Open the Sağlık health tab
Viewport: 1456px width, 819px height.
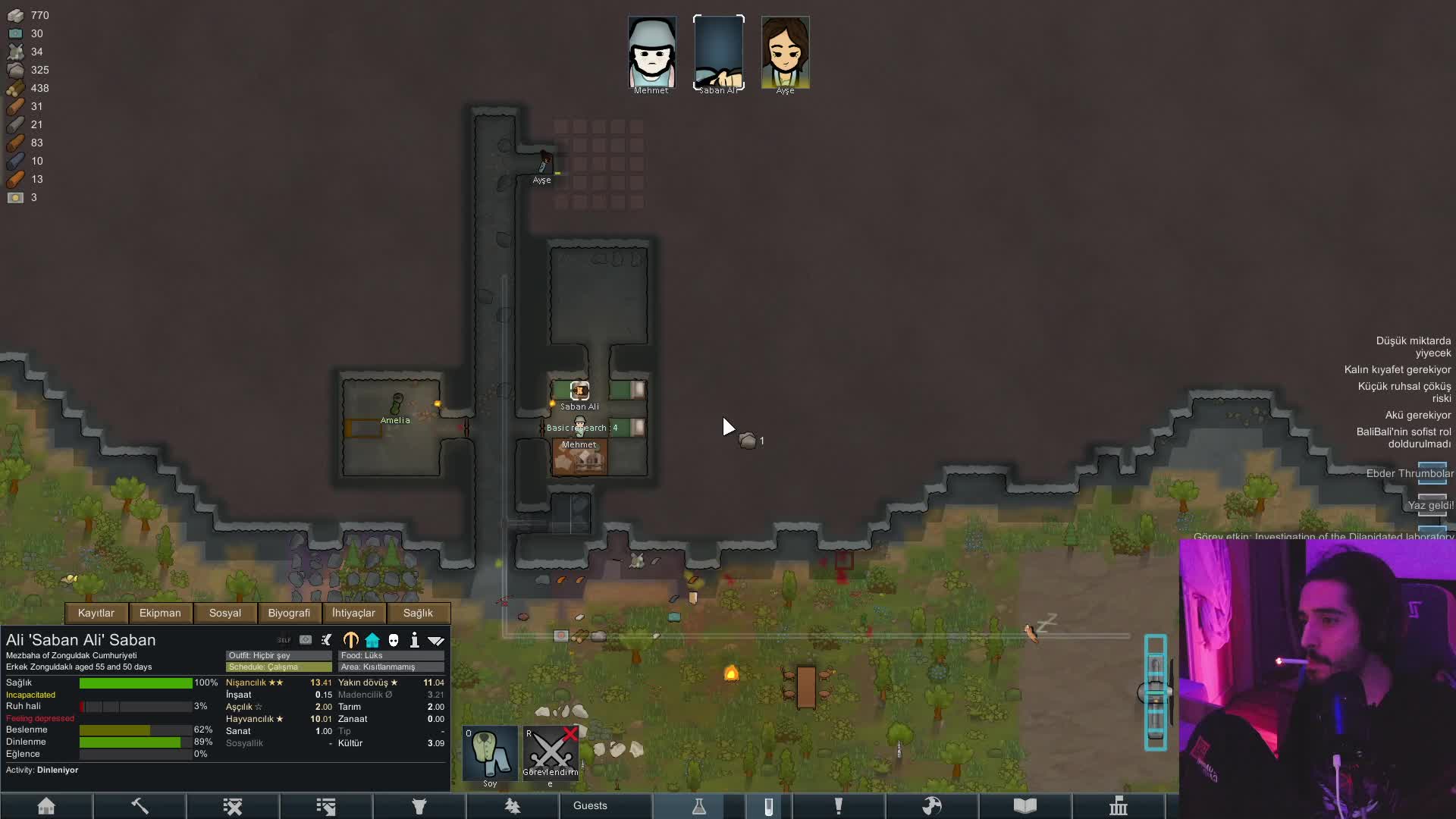coord(418,613)
